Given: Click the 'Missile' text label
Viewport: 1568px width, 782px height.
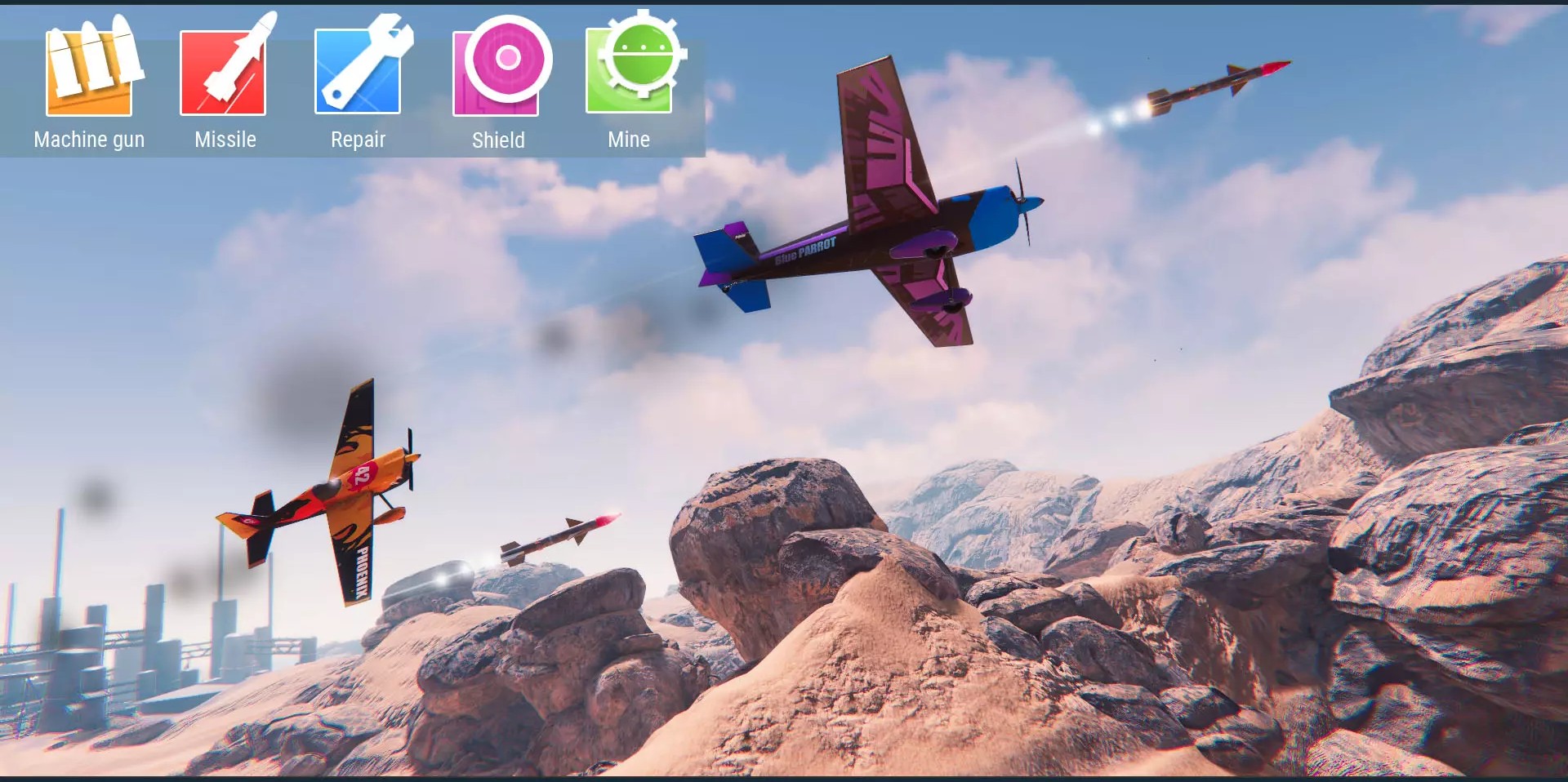Looking at the screenshot, I should point(224,140).
